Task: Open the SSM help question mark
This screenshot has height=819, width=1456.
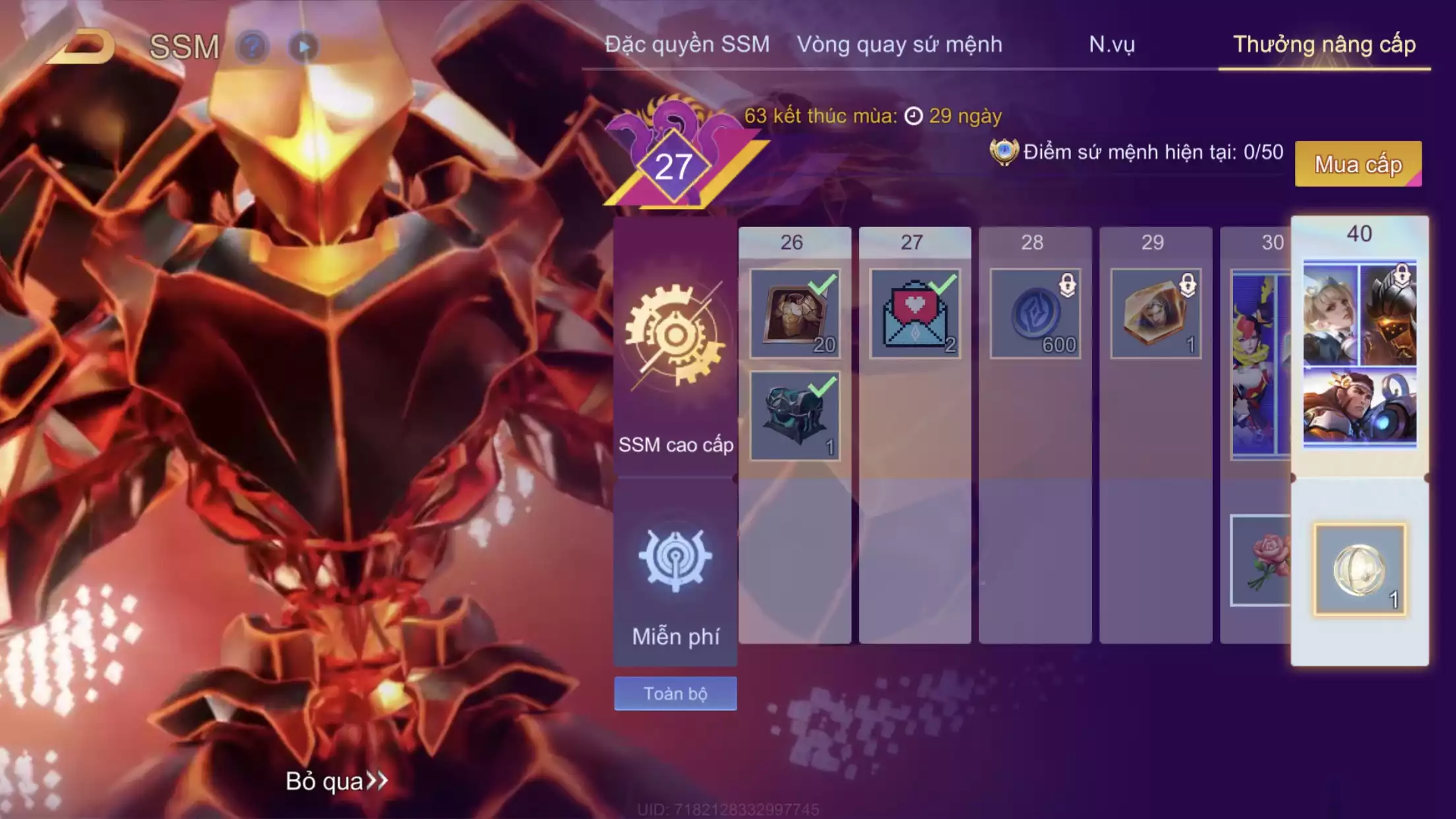Action: [252, 47]
